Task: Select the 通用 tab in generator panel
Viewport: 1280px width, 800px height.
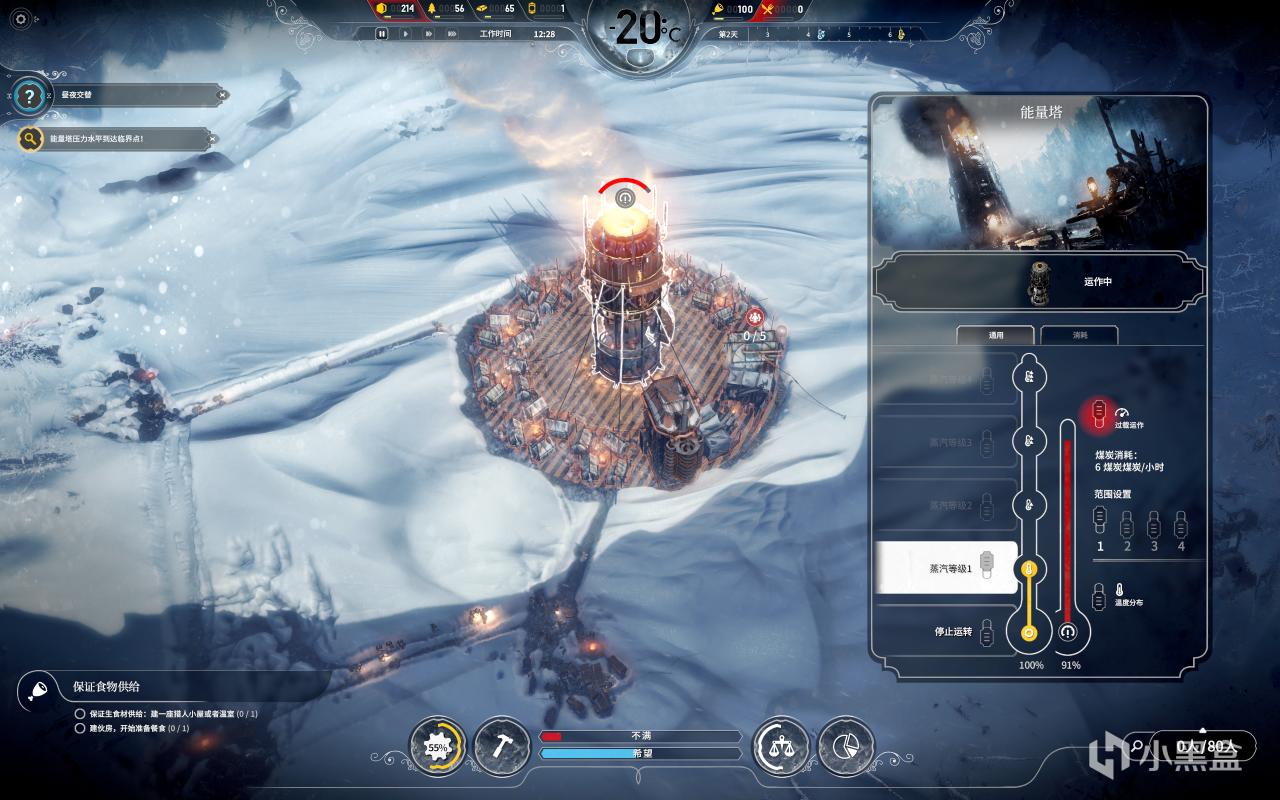Action: coord(995,335)
